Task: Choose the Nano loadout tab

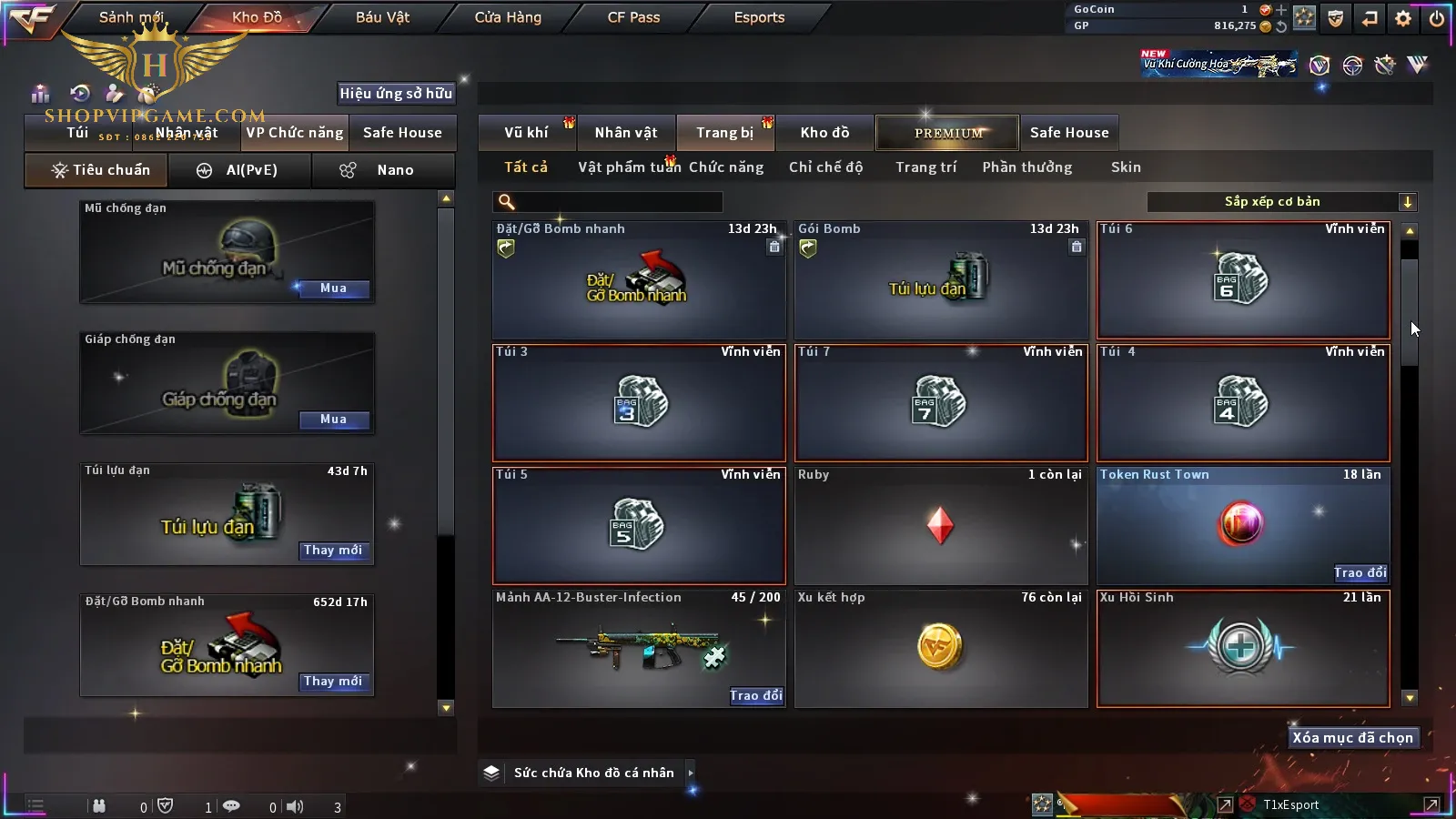Action: pyautogui.click(x=383, y=170)
